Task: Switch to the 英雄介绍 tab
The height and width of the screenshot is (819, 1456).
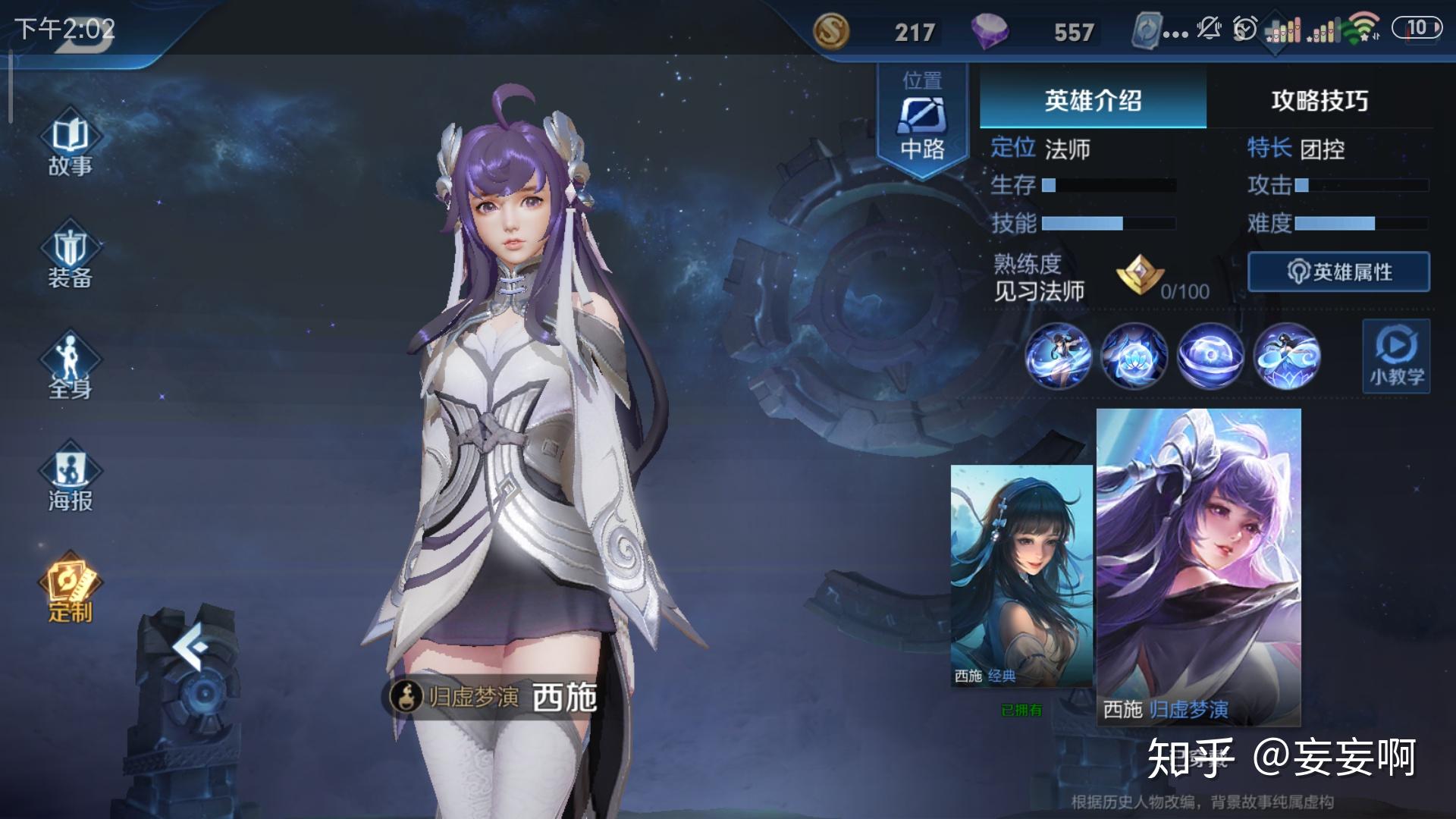Action: (x=1092, y=100)
